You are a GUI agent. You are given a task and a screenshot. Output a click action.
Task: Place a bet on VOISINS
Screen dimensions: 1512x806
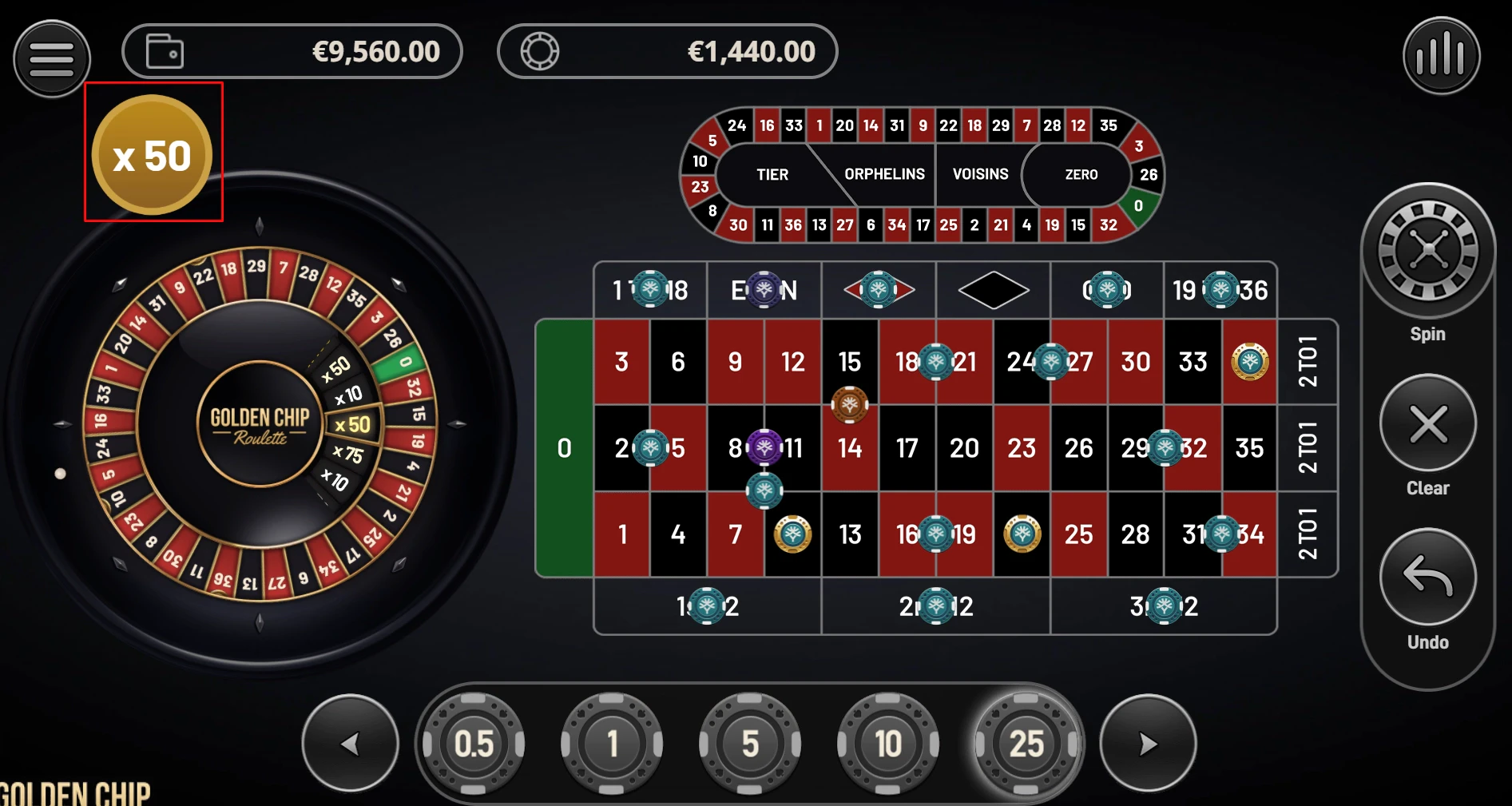click(979, 174)
